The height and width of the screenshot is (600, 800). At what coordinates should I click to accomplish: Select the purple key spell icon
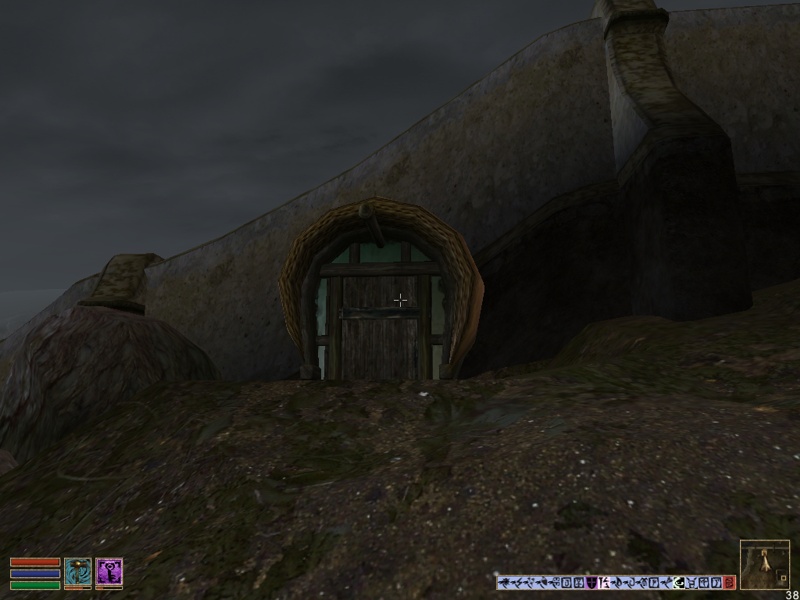pos(109,572)
